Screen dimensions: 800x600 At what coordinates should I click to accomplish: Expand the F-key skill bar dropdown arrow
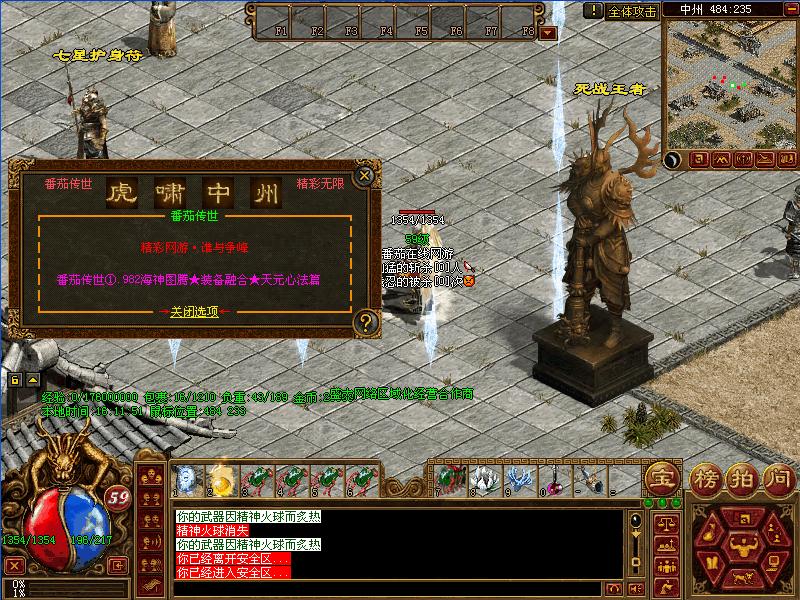547,32
